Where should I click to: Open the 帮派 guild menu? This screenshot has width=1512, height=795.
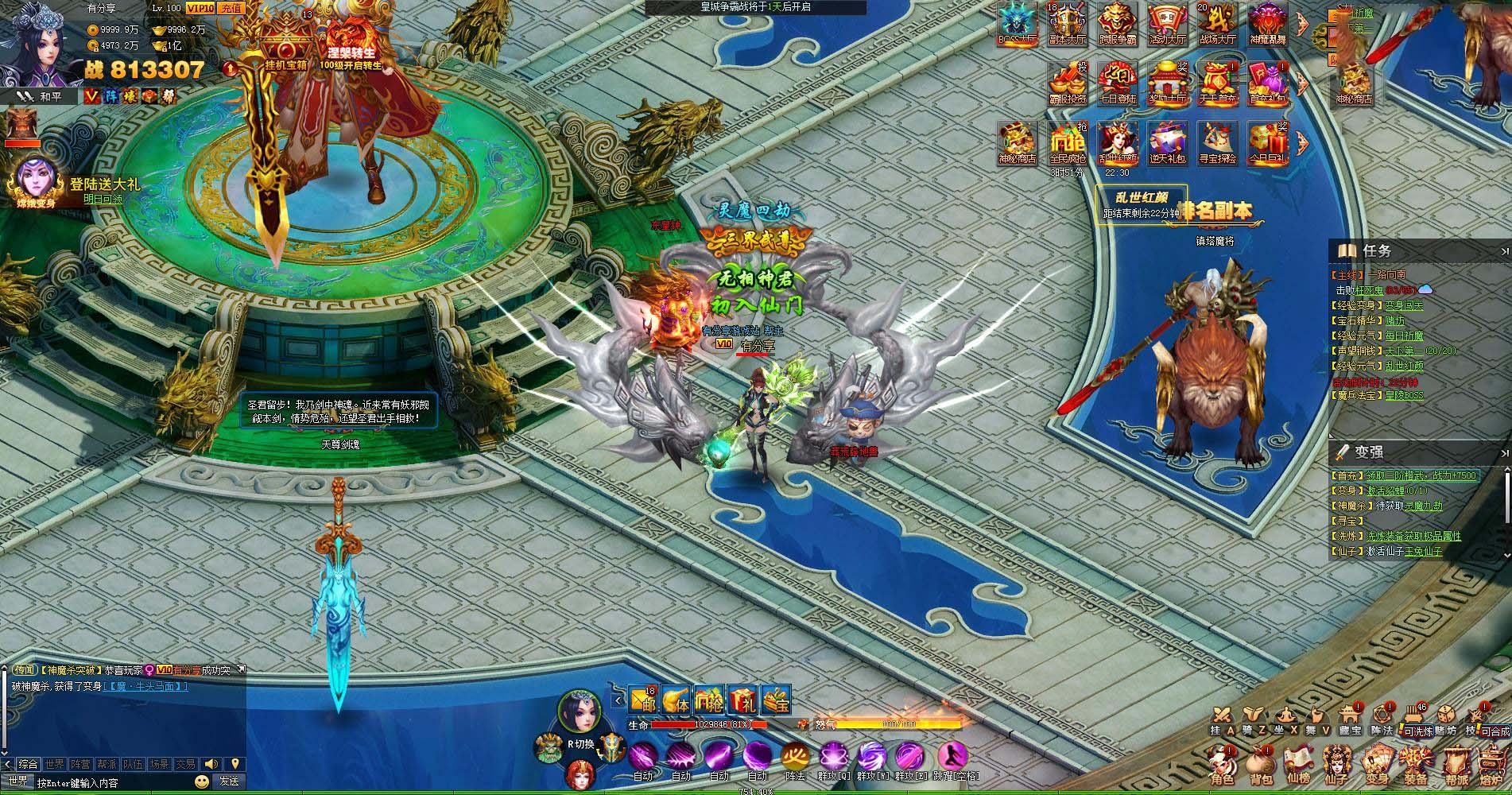pos(1456,766)
